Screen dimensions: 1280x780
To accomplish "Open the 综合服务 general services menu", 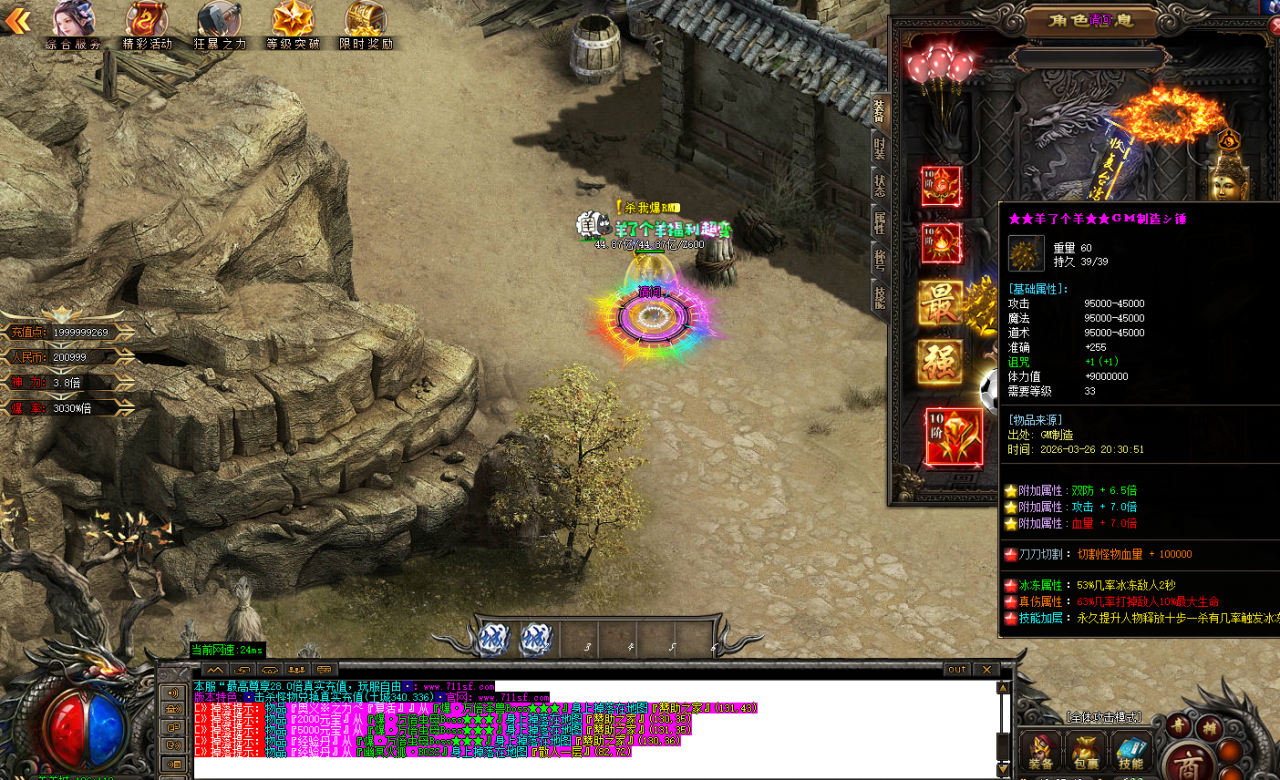I will pyautogui.click(x=73, y=24).
